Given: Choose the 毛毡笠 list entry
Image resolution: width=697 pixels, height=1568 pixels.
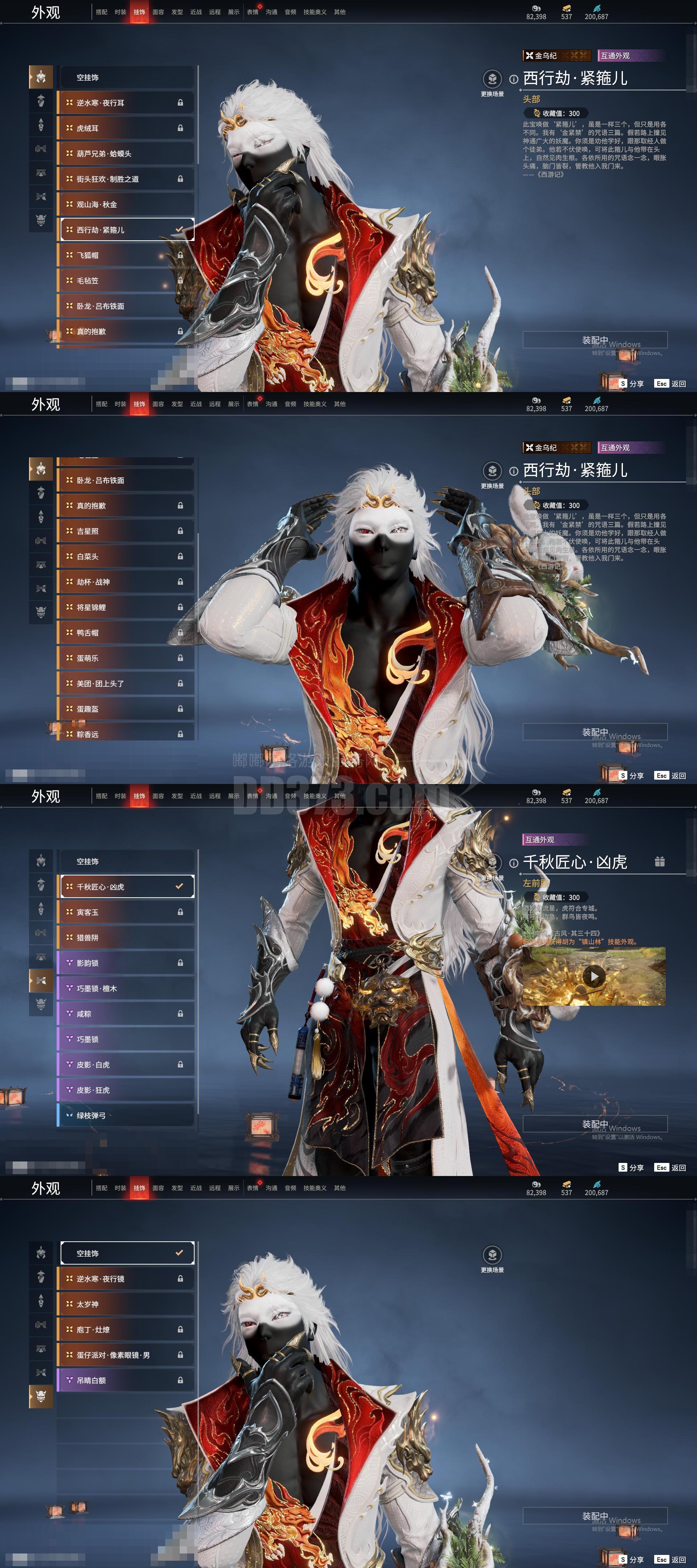Looking at the screenshot, I should pyautogui.click(x=126, y=281).
